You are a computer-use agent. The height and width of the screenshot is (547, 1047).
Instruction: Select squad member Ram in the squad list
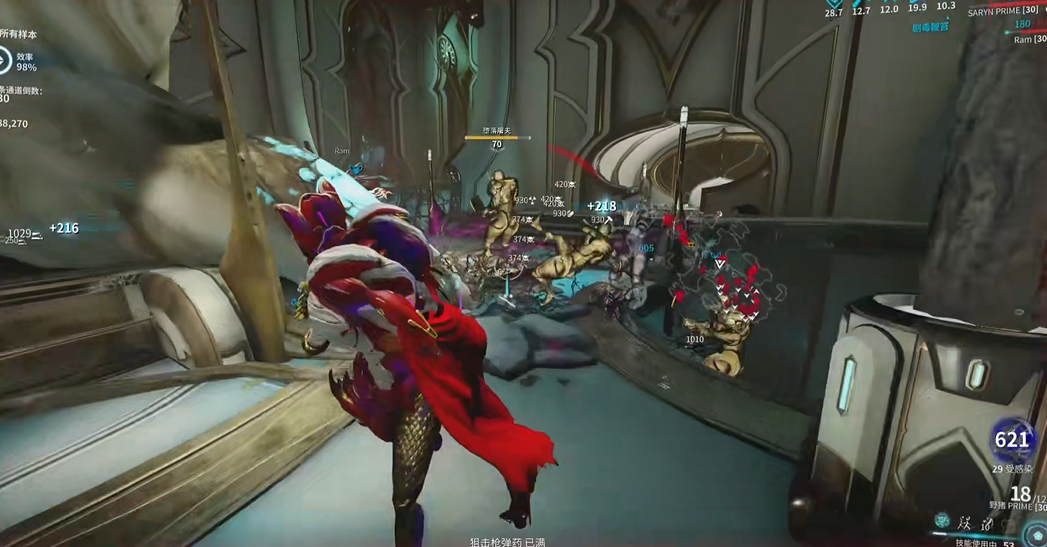[x=1023, y=40]
